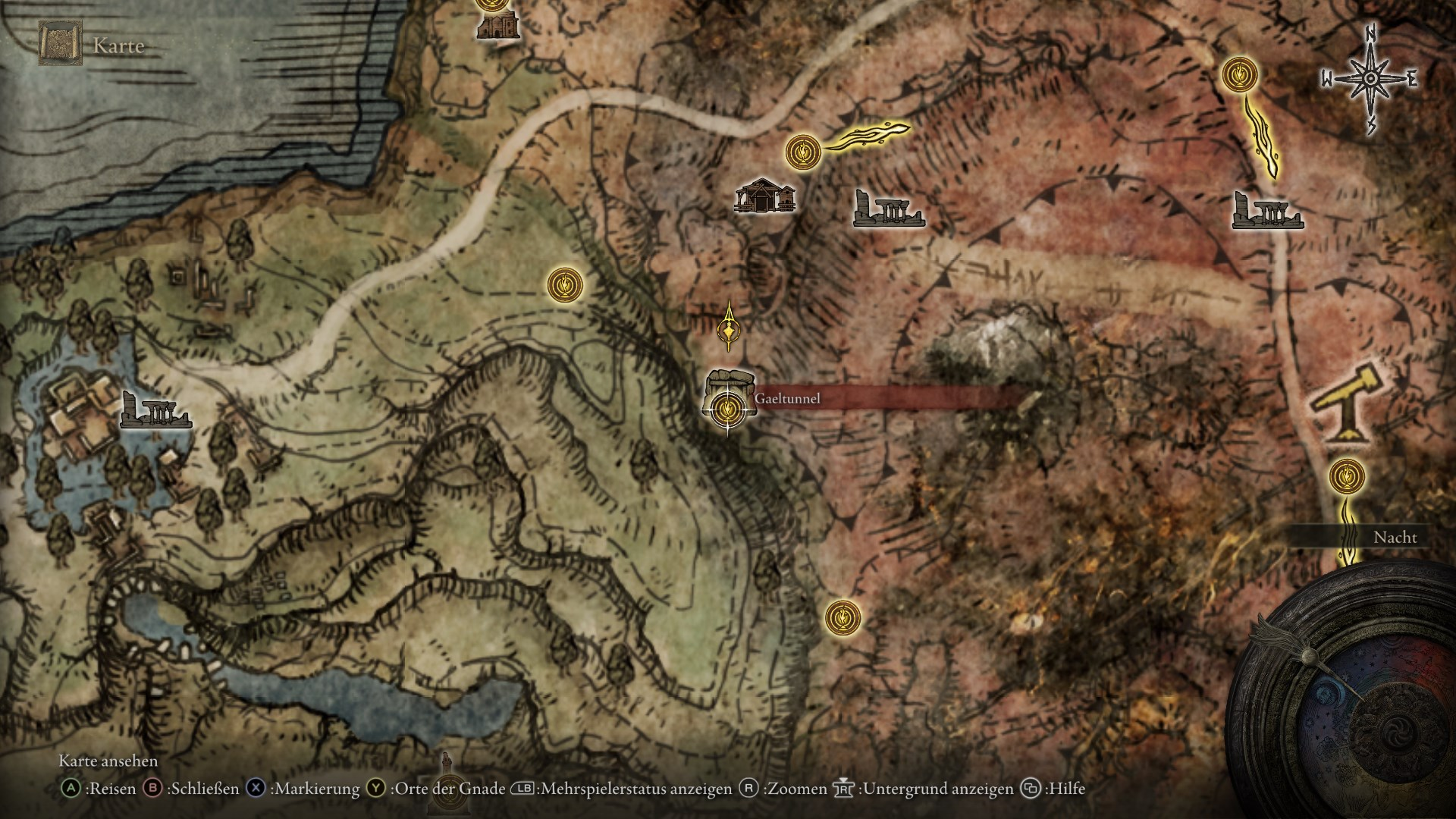Click the Karte map scroll icon

61,43
